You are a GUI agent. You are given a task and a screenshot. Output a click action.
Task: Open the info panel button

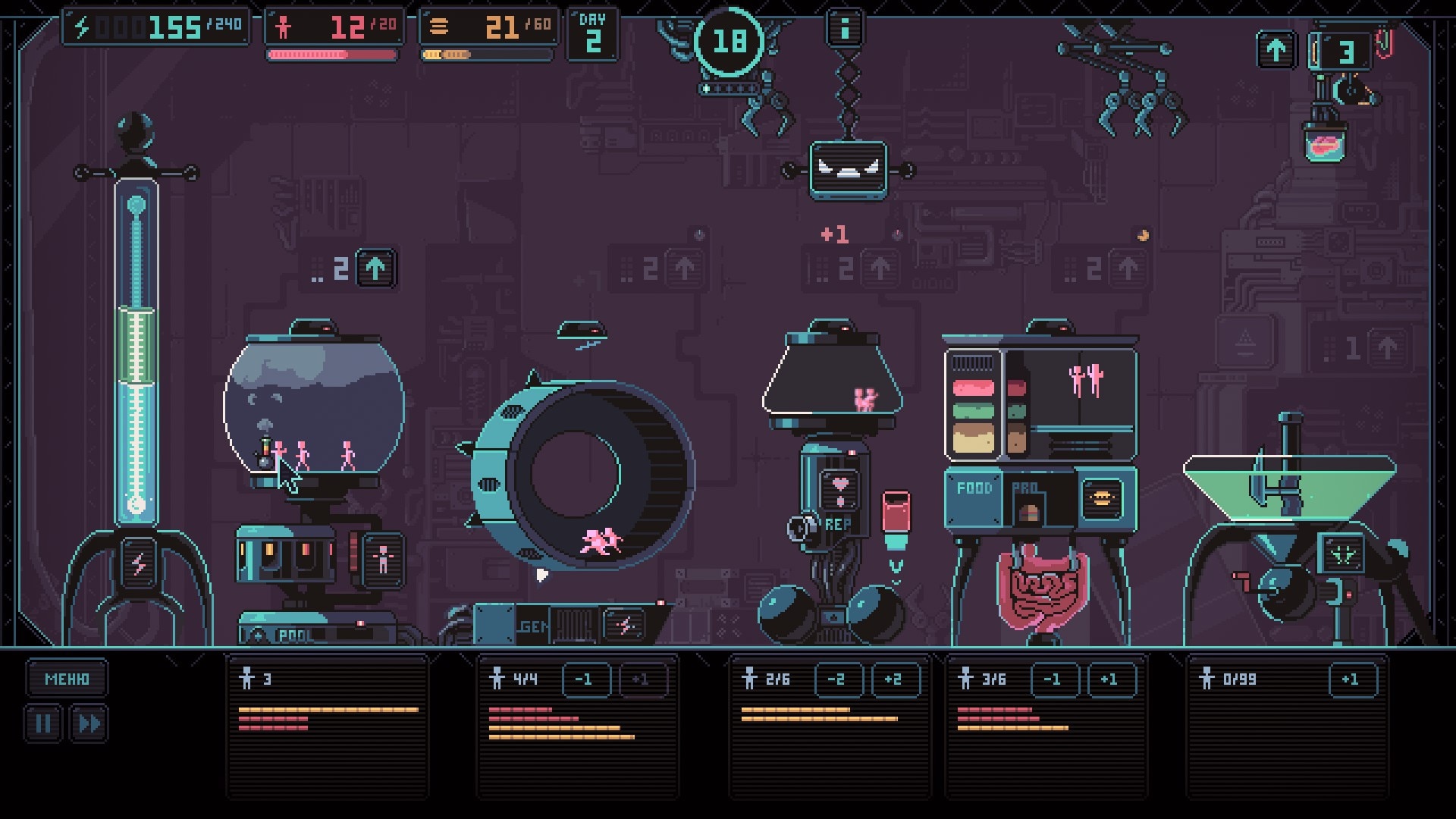coord(845,27)
